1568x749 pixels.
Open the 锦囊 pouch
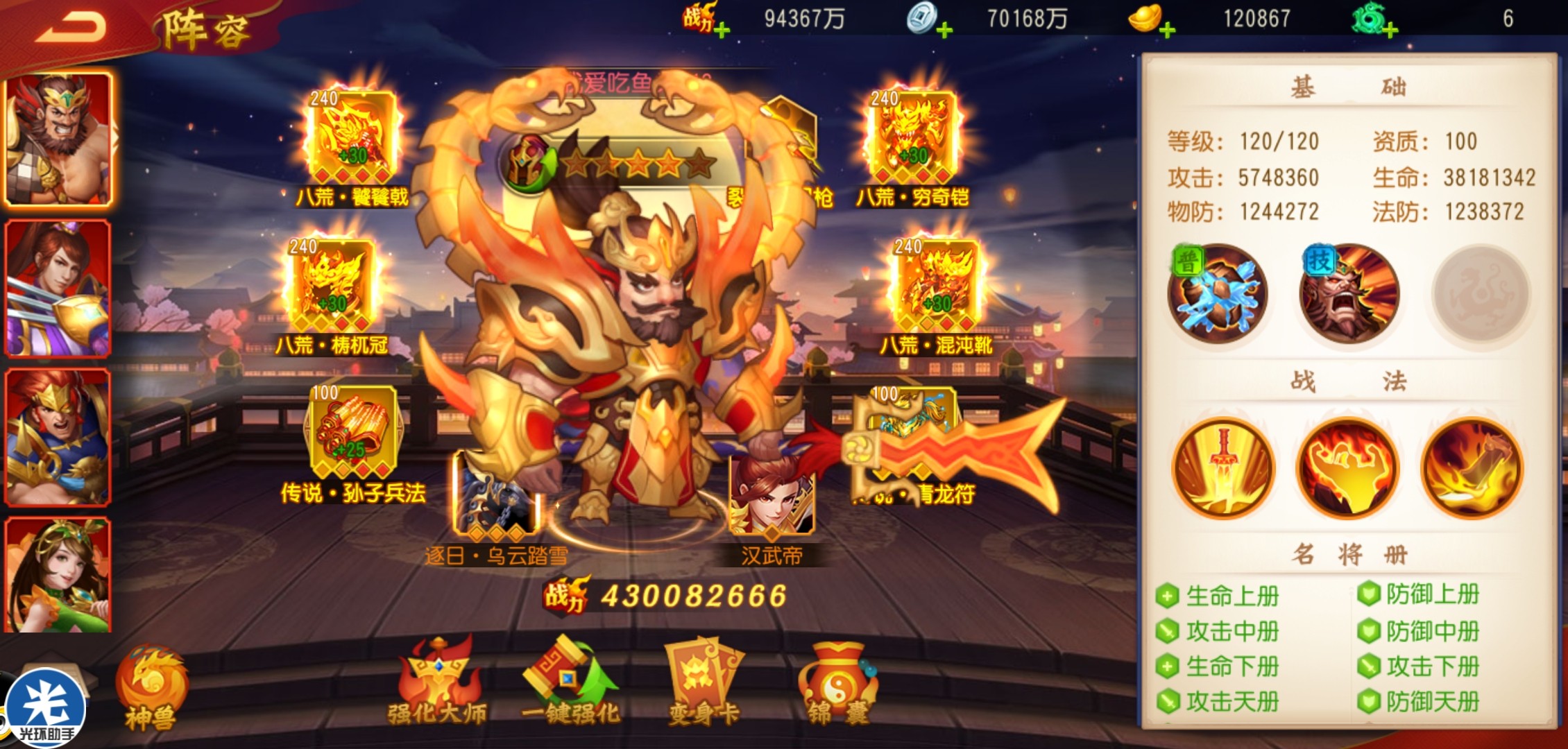coord(838,683)
